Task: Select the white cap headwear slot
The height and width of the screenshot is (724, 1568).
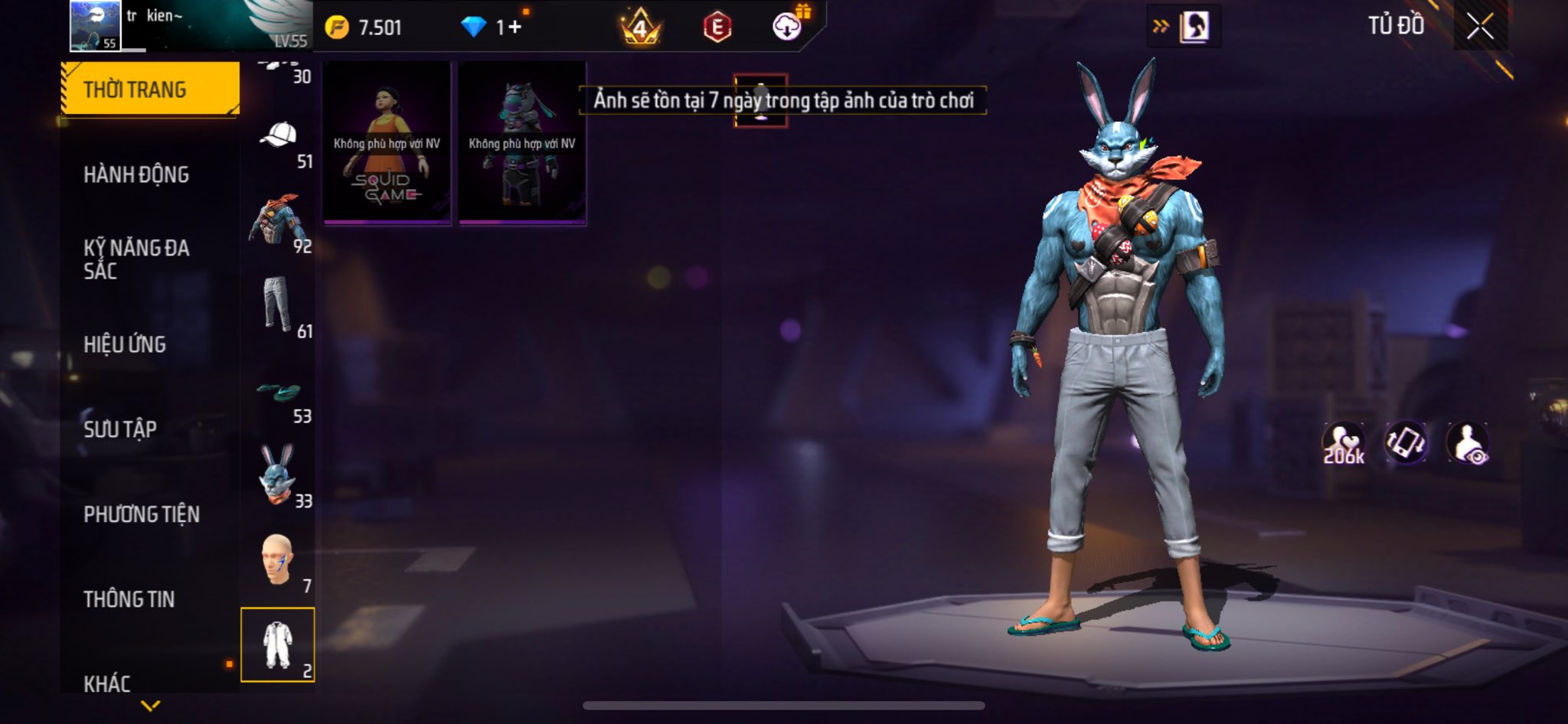Action: [x=279, y=136]
